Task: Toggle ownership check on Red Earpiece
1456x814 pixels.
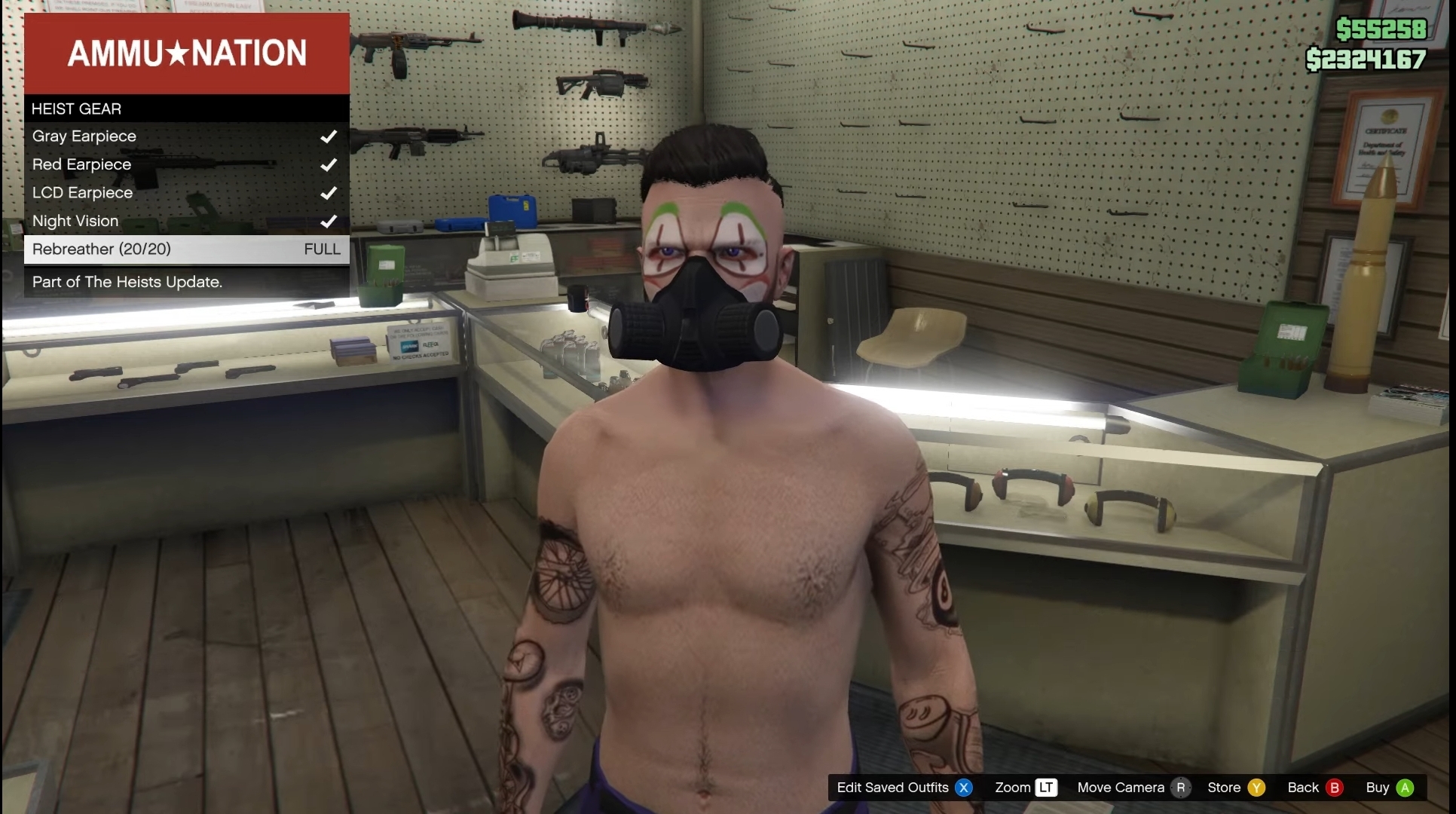Action: pyautogui.click(x=328, y=164)
